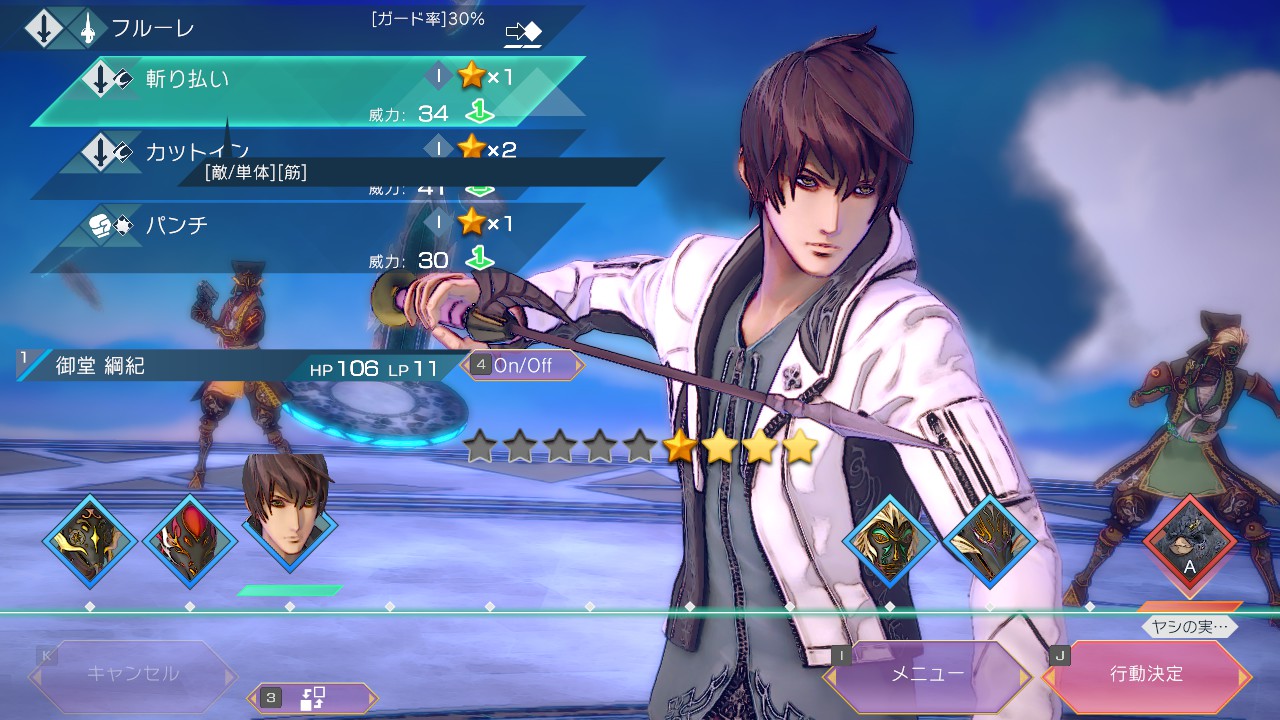
Task: Select the red-masked ally timeline portrait
Action: 190,542
